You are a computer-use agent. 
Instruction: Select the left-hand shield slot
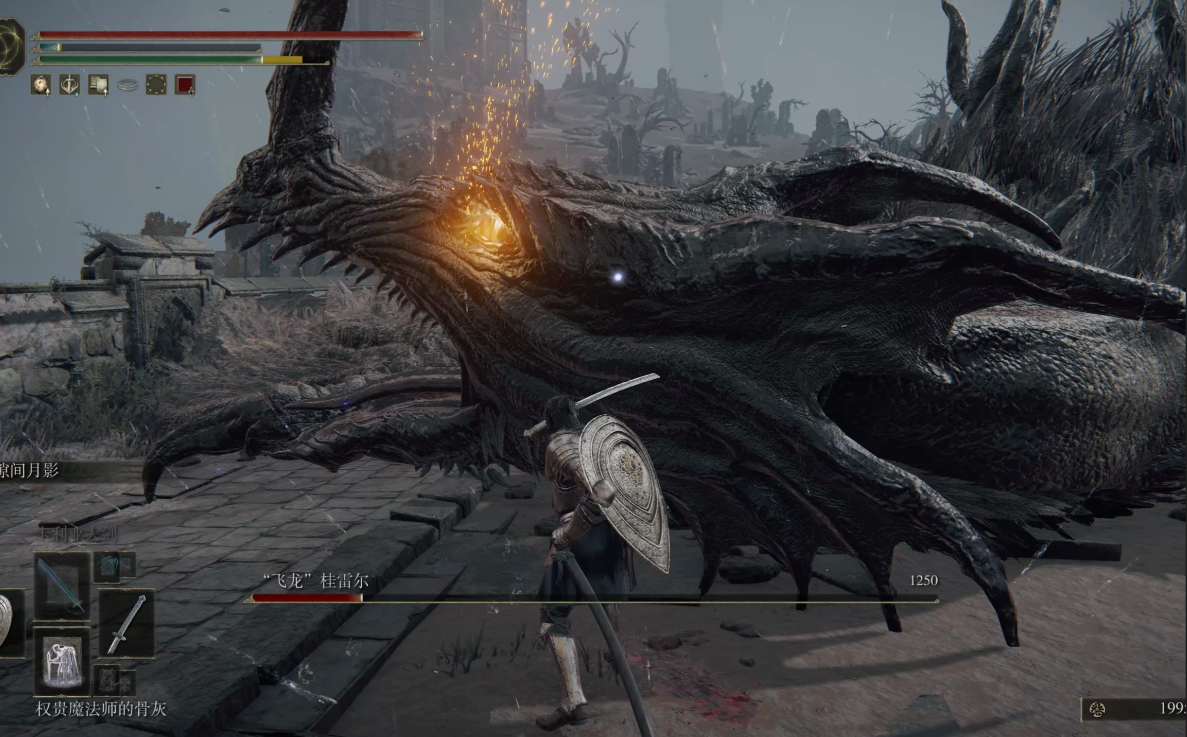click(8, 623)
